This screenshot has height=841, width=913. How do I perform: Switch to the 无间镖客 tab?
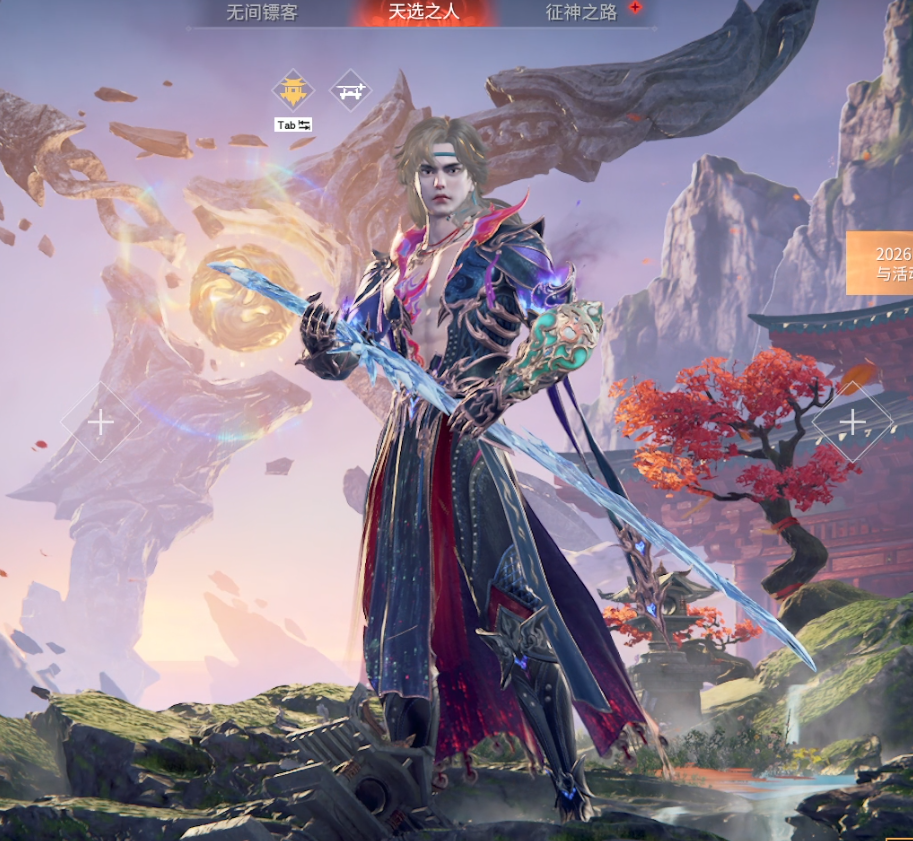click(x=262, y=13)
